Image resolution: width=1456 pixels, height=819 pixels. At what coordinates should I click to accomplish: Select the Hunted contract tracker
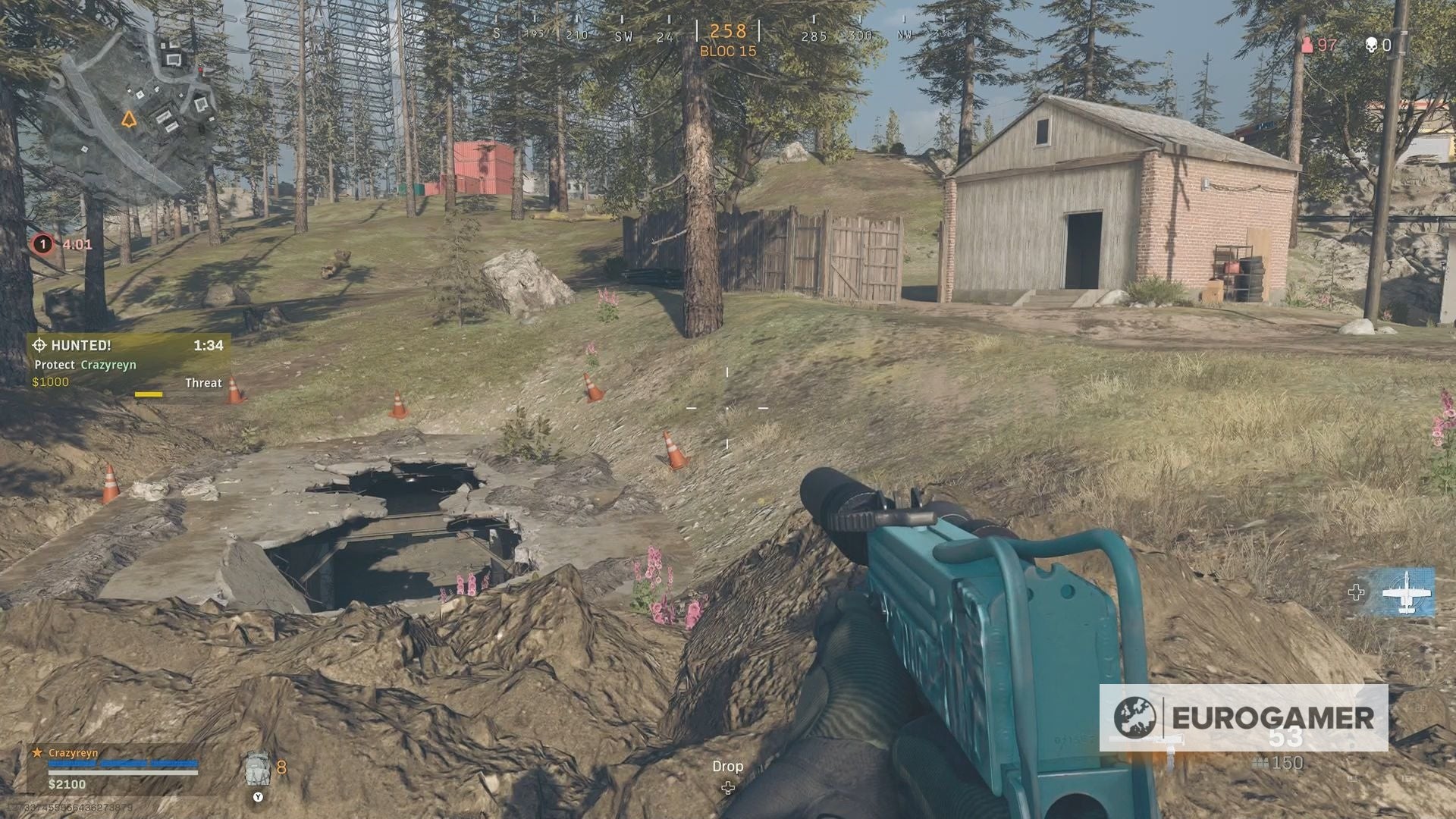pos(129,363)
